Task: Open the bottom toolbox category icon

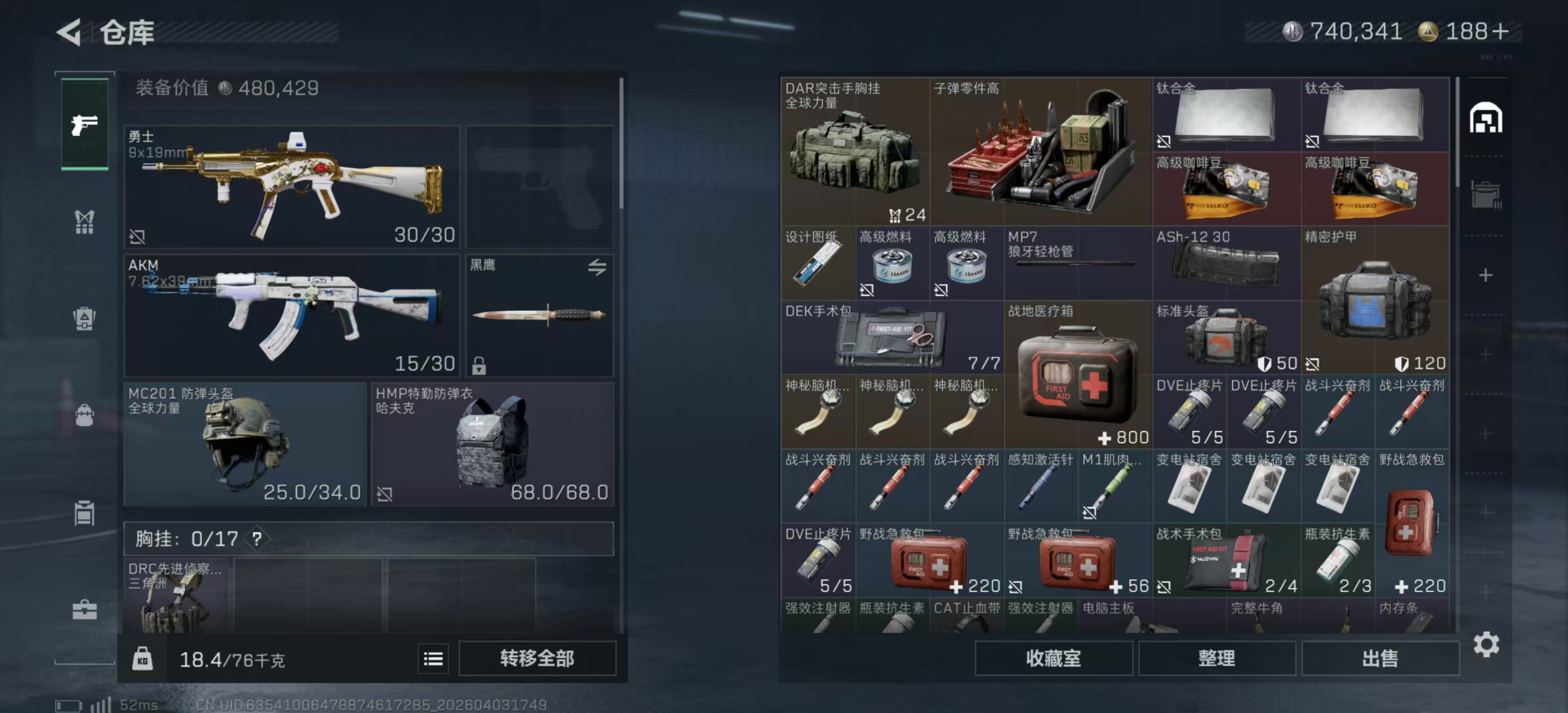Action: tap(85, 609)
